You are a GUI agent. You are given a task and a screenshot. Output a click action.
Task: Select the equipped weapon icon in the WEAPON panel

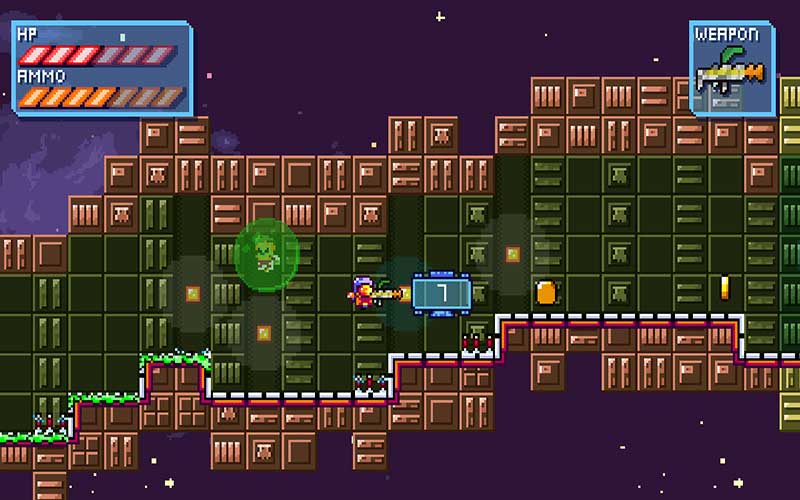click(731, 77)
